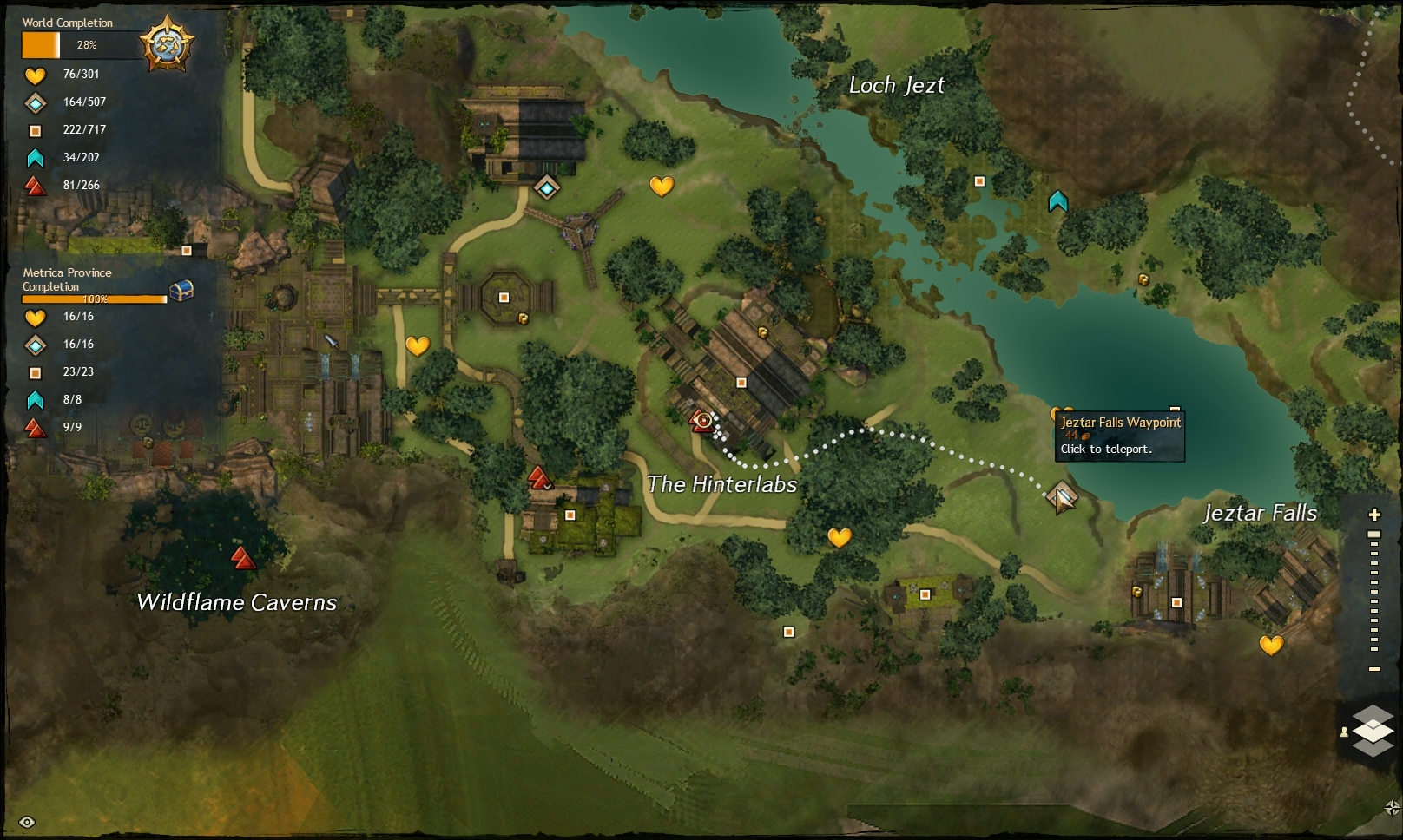Click the waypoint diamond north of The Hinterlabs

tap(546, 187)
